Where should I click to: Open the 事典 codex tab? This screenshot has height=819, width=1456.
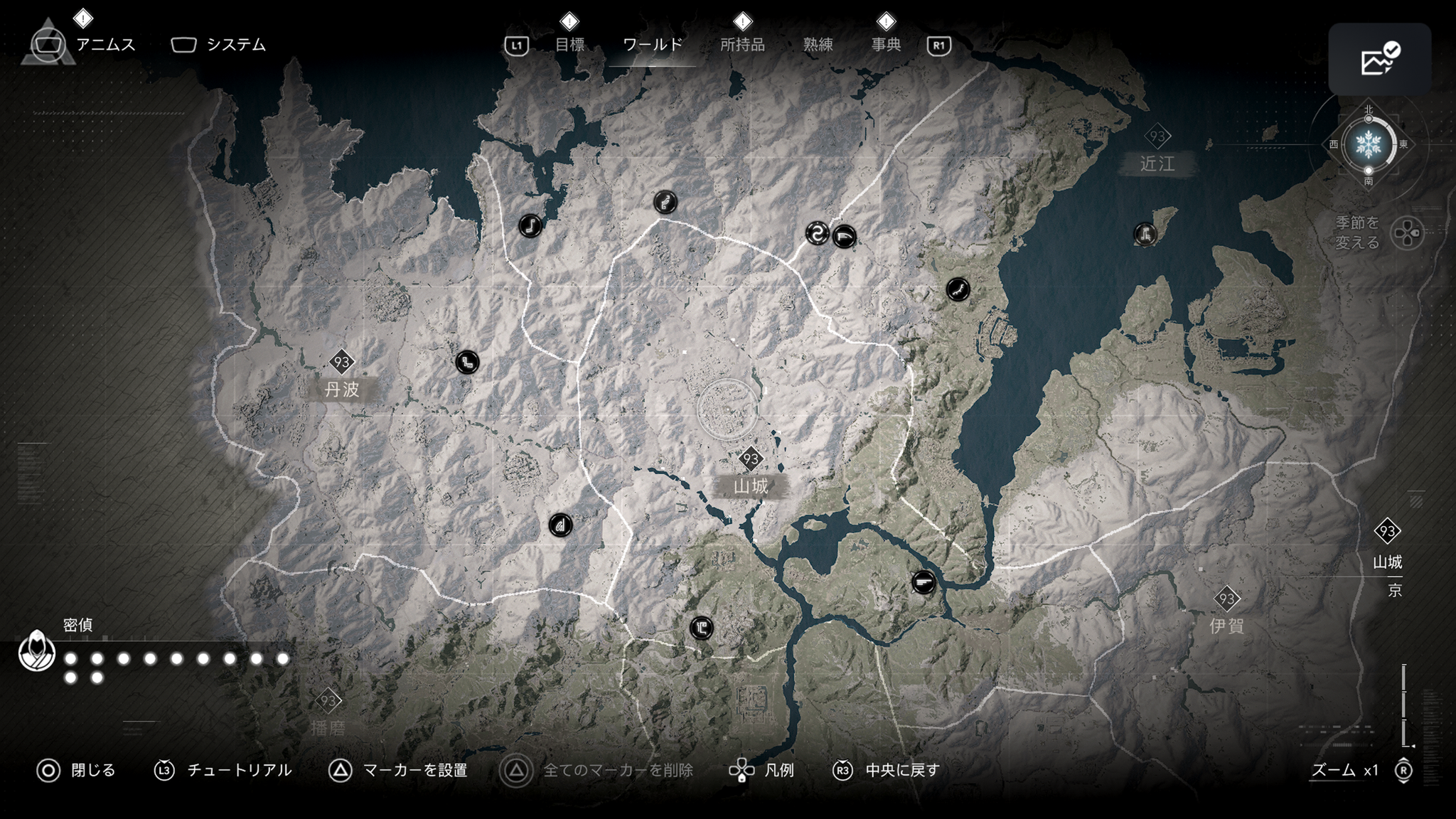(886, 45)
